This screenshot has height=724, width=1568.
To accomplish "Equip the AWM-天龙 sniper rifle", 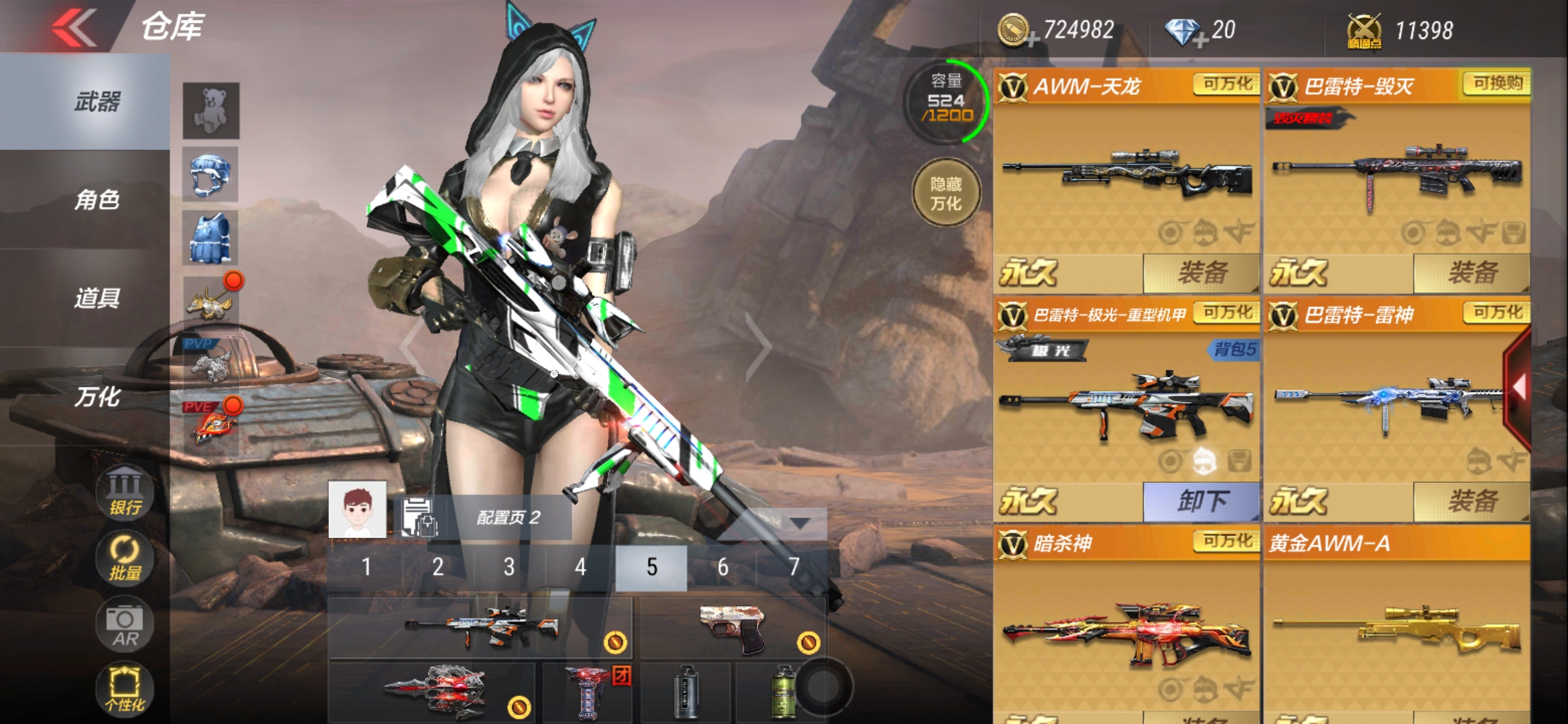I will point(1201,273).
